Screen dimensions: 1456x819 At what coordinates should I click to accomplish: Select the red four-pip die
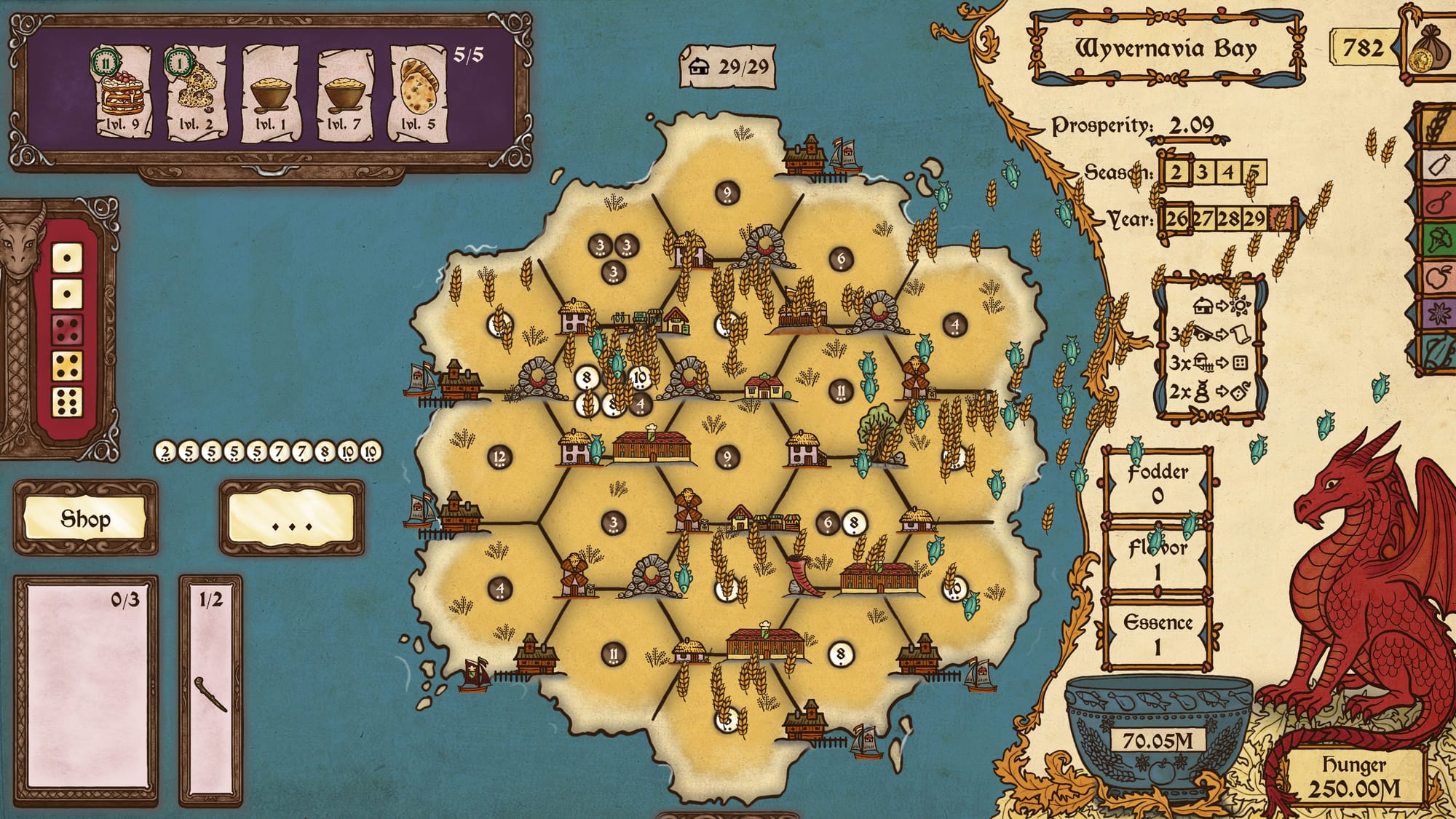coord(67,330)
